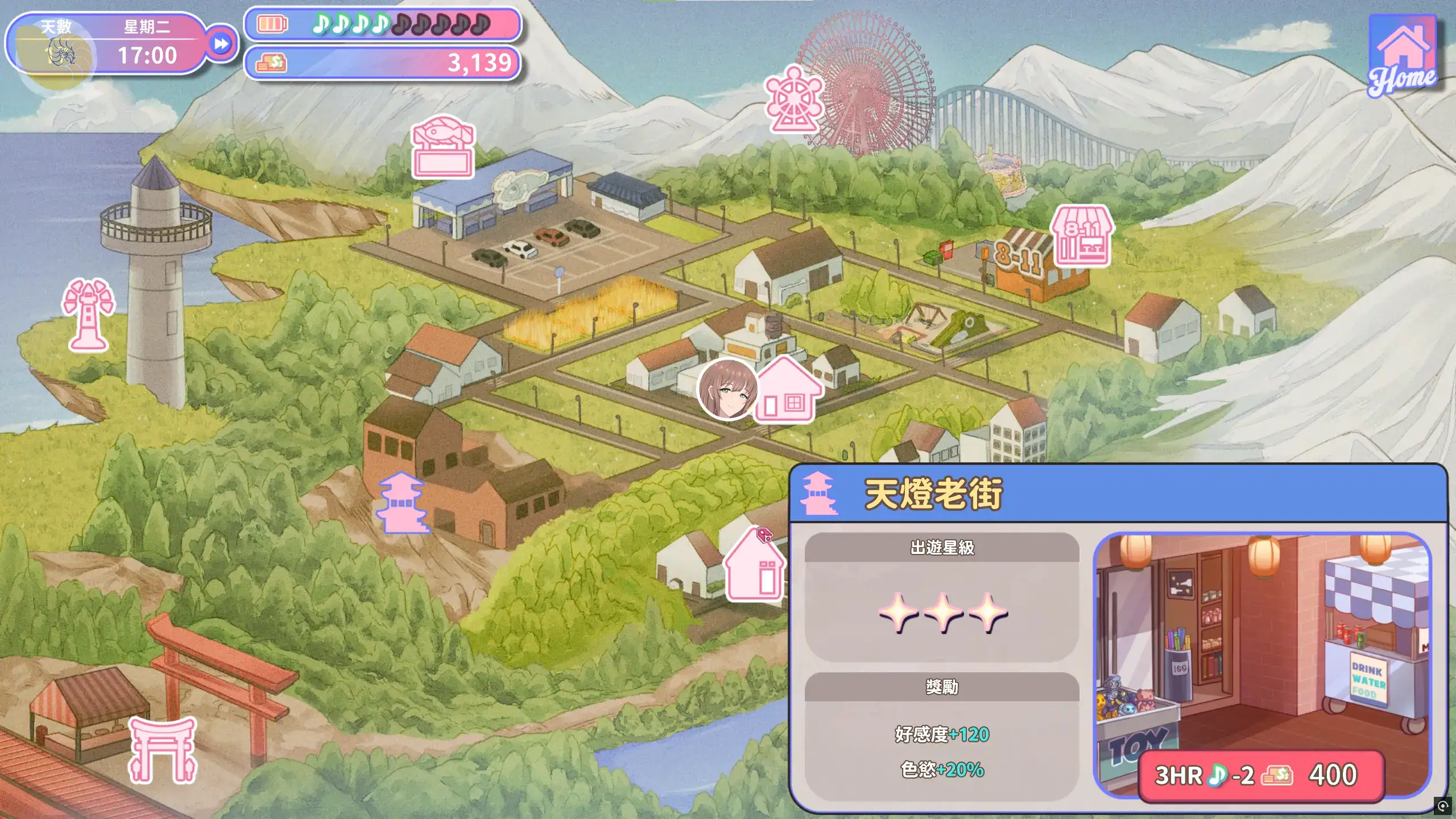Select the pink lighthouse map marker
Image resolution: width=1456 pixels, height=819 pixels.
point(88,314)
